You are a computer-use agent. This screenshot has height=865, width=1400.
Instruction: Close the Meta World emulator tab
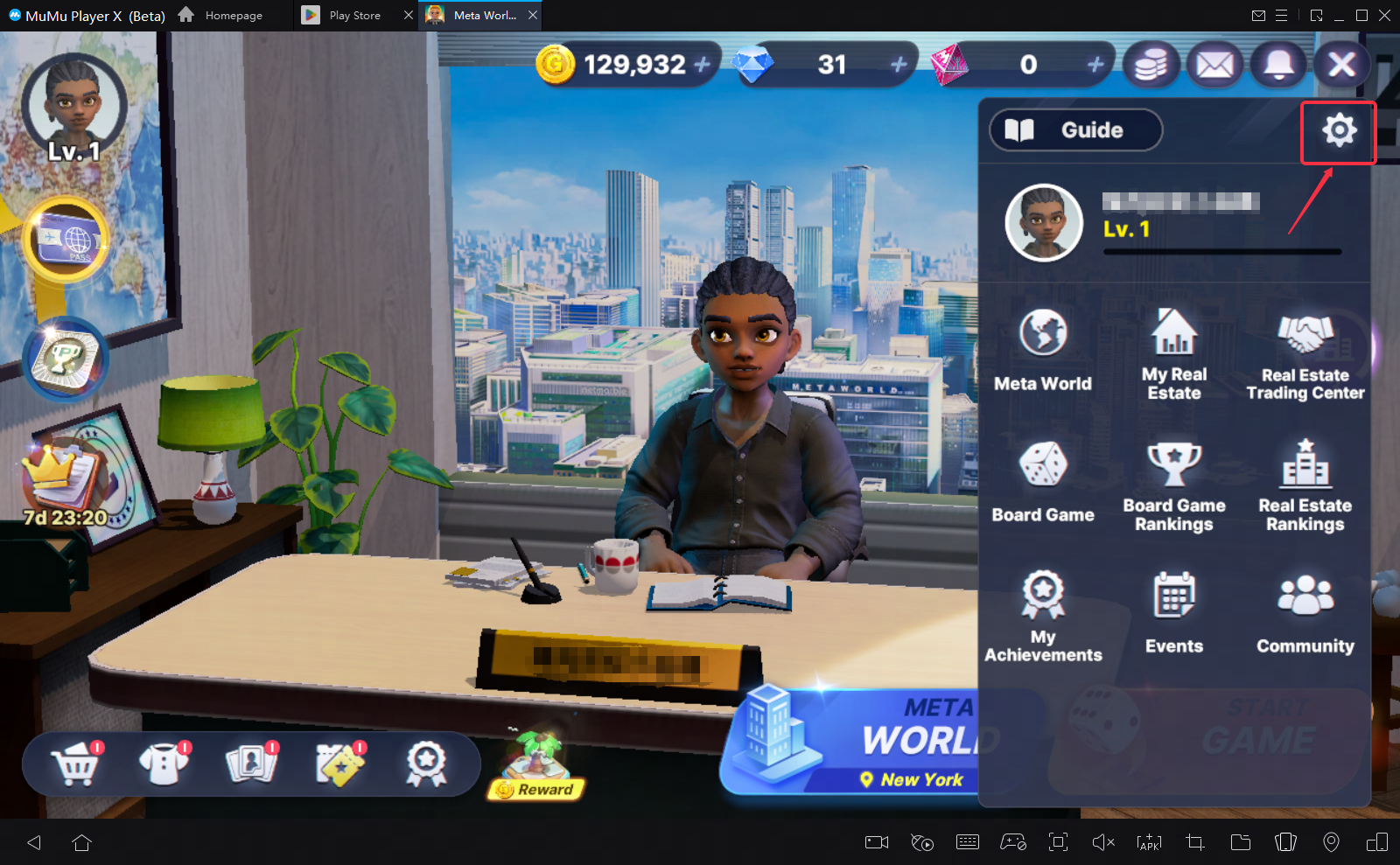[533, 15]
